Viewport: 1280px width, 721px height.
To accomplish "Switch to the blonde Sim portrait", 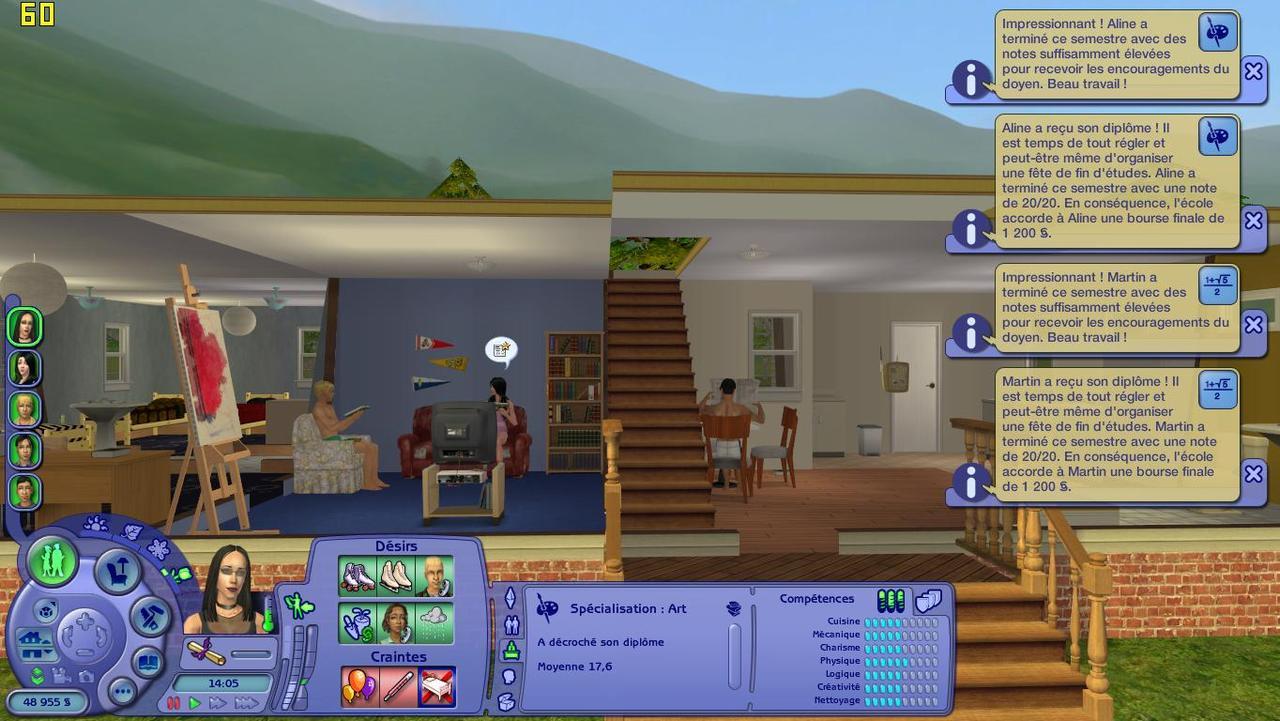I will coord(24,409).
